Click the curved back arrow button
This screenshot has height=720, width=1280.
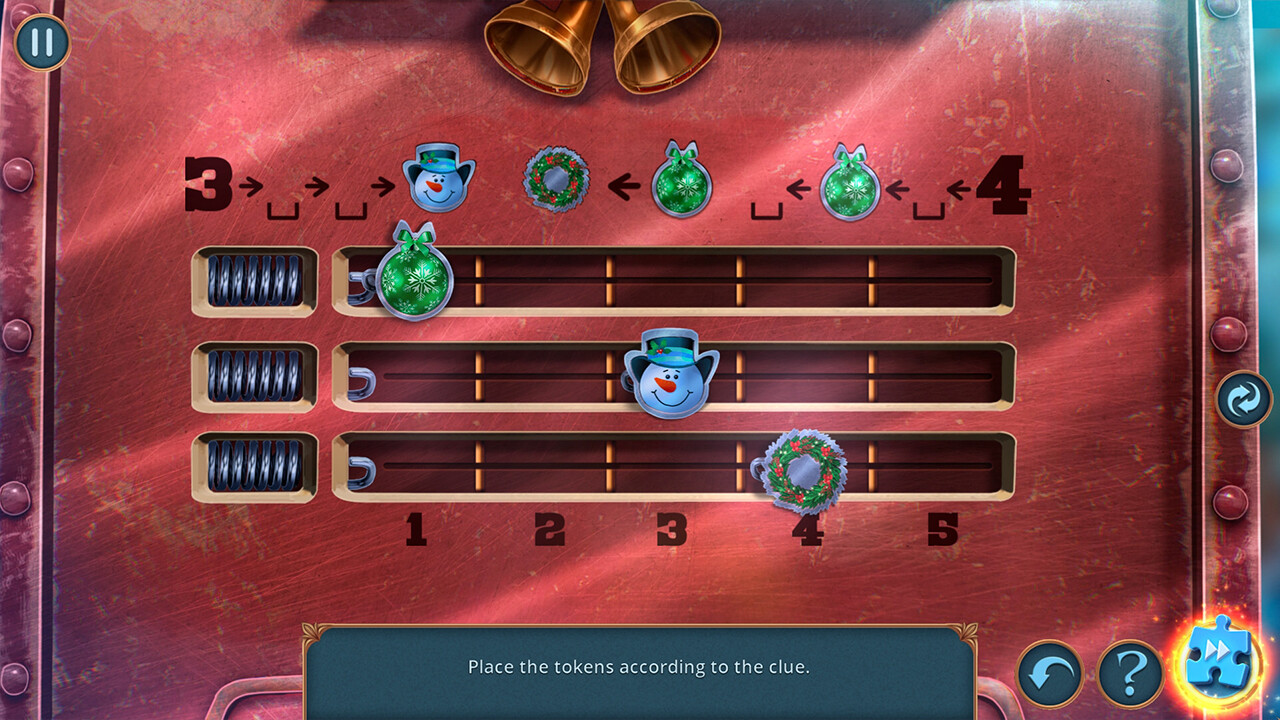[x=1050, y=674]
